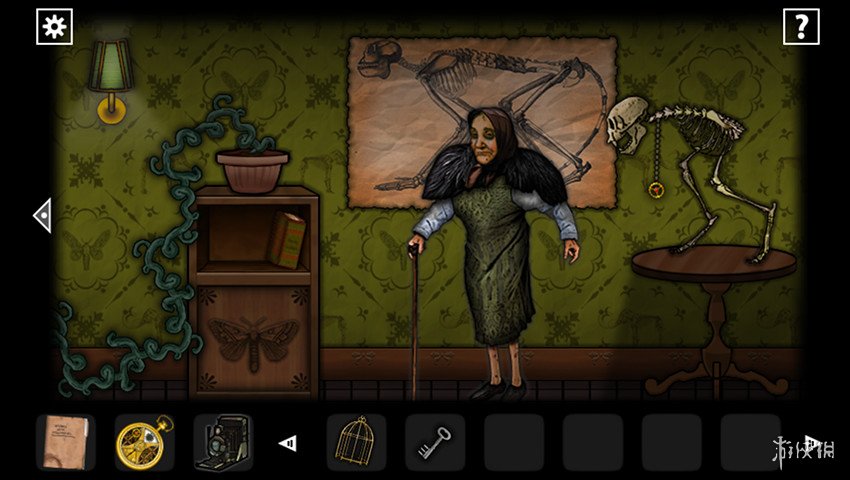Page inventory left with the arrow

pos(288,443)
